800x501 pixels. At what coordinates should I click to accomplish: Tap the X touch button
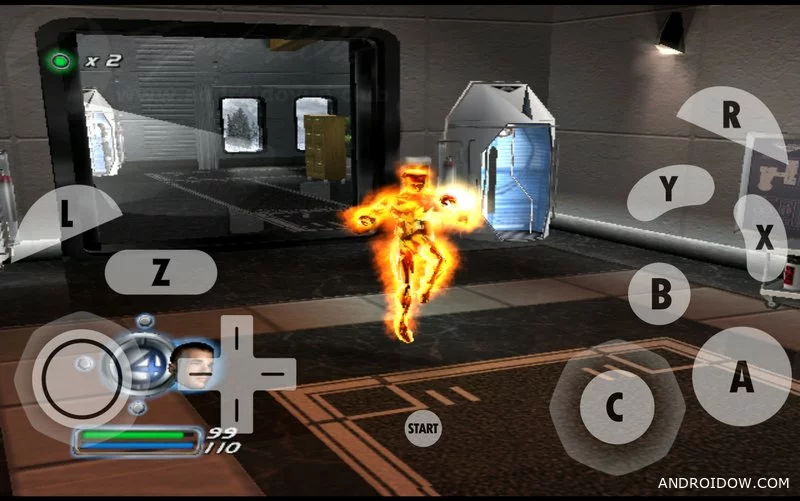(762, 238)
